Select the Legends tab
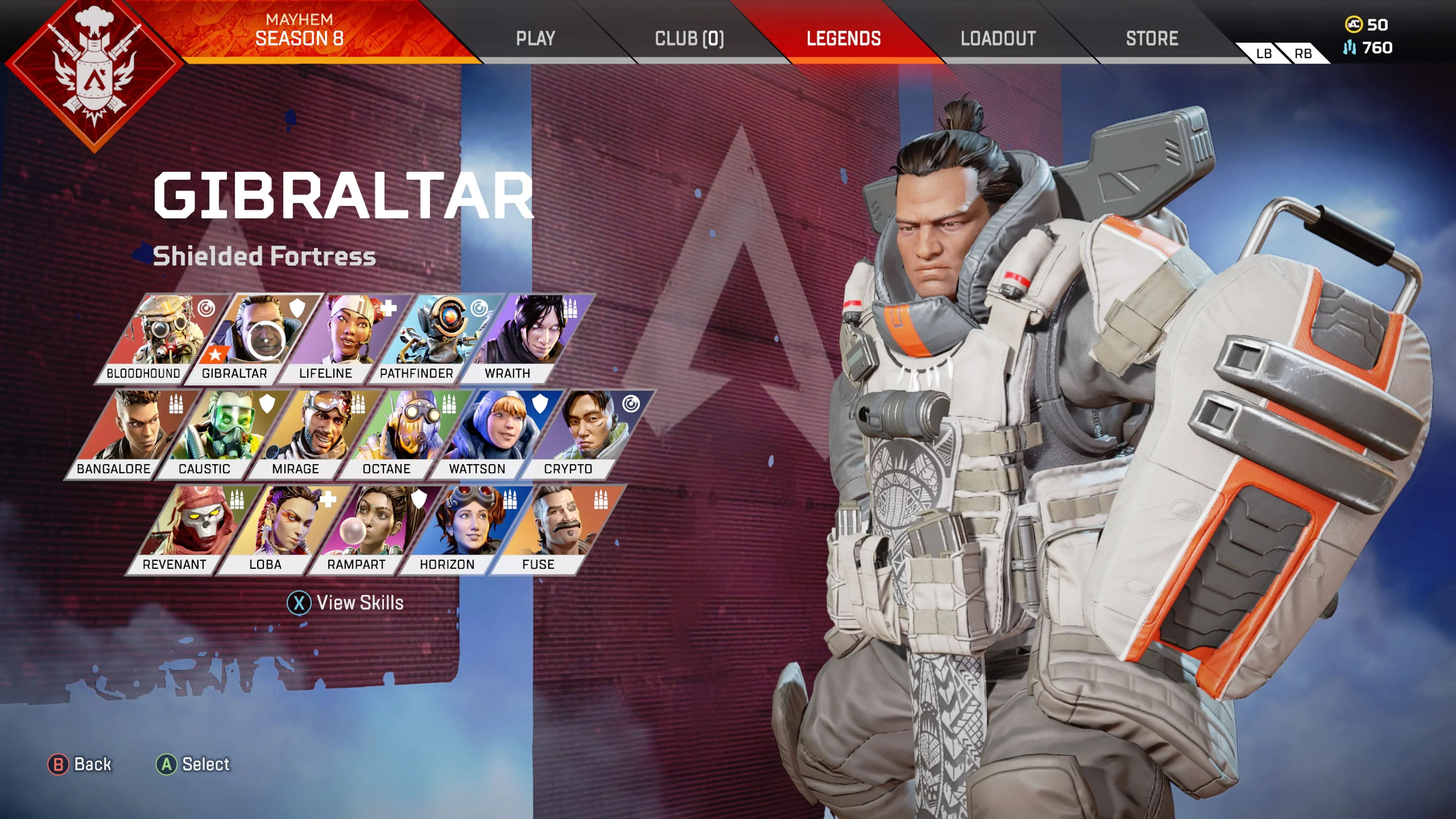 pyautogui.click(x=843, y=38)
